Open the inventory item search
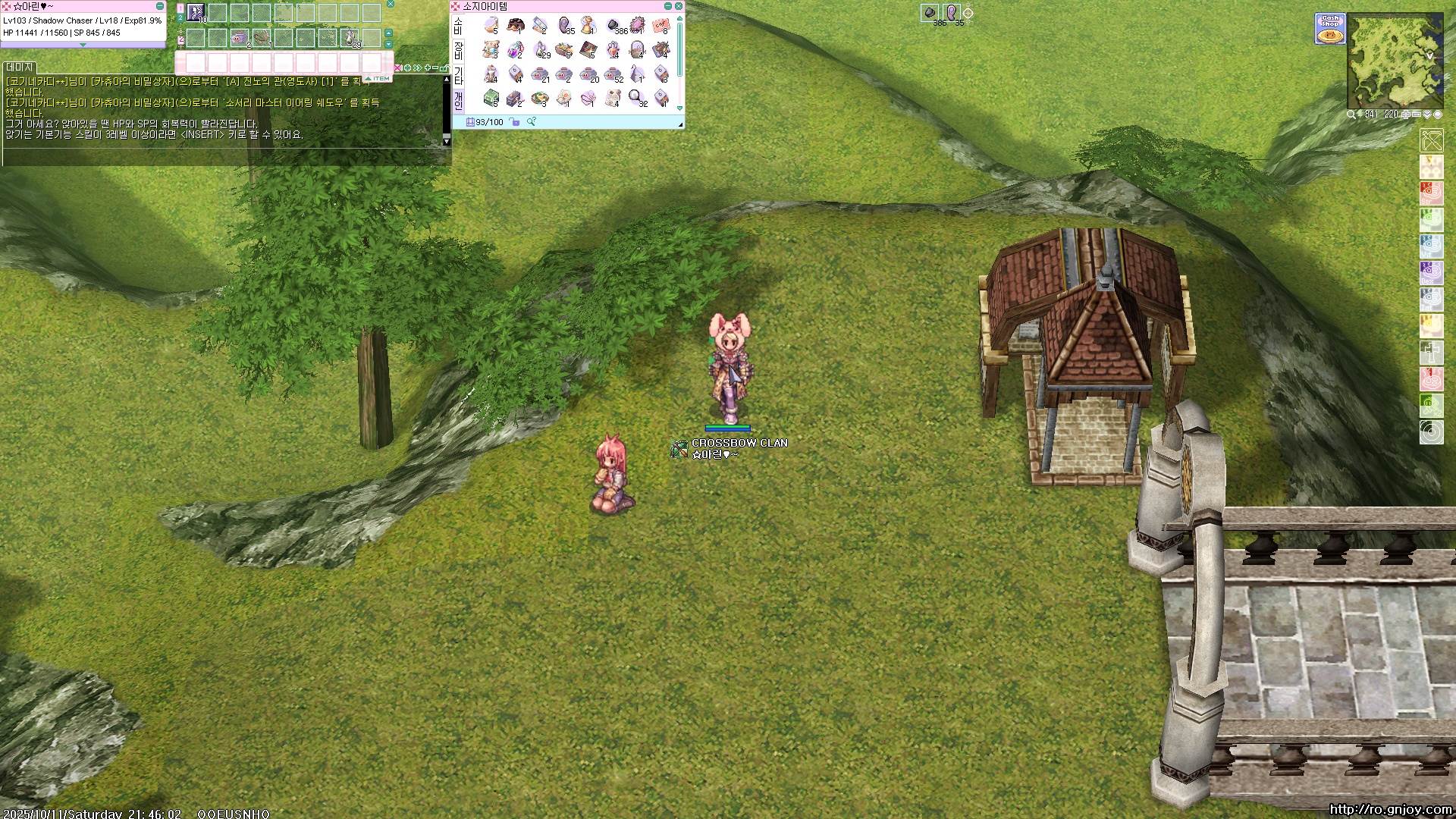 coord(532,121)
